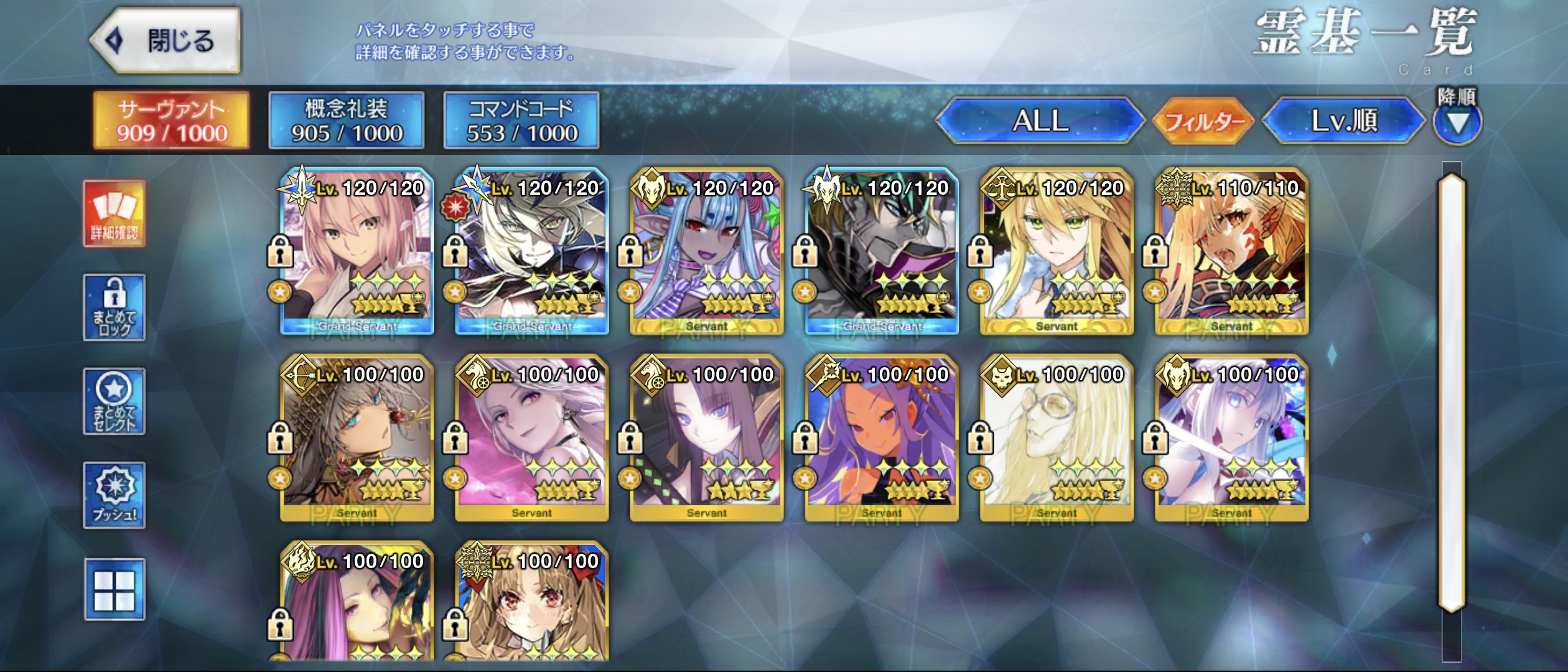Select the purple-haired dark-skinned Lv.100 caster card
The width and height of the screenshot is (1568, 672).
(882, 438)
